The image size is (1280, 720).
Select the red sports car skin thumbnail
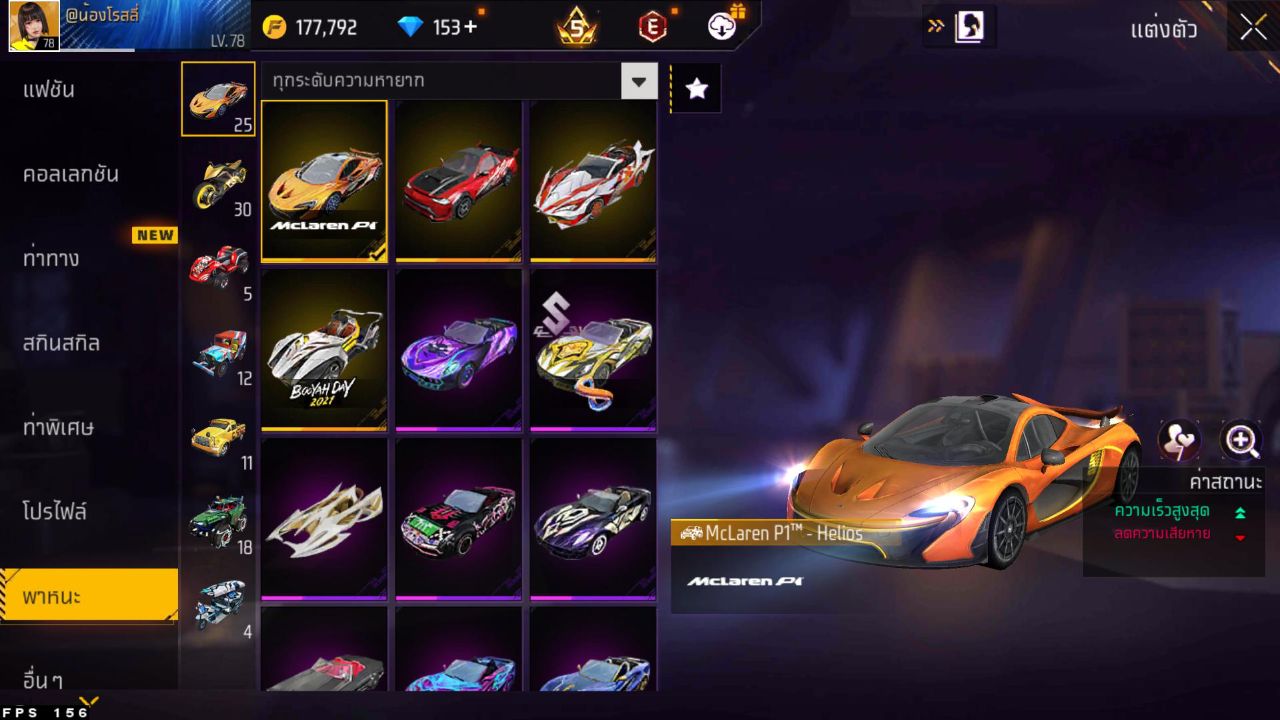pos(458,181)
